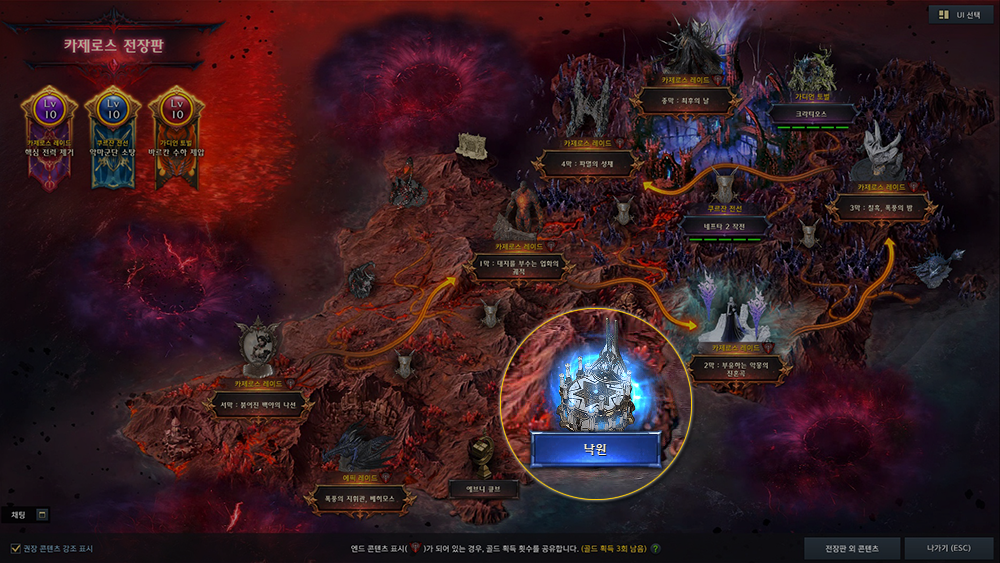The height and width of the screenshot is (563, 1000).
Task: Enter the 낙원 content button
Action: pos(595,450)
